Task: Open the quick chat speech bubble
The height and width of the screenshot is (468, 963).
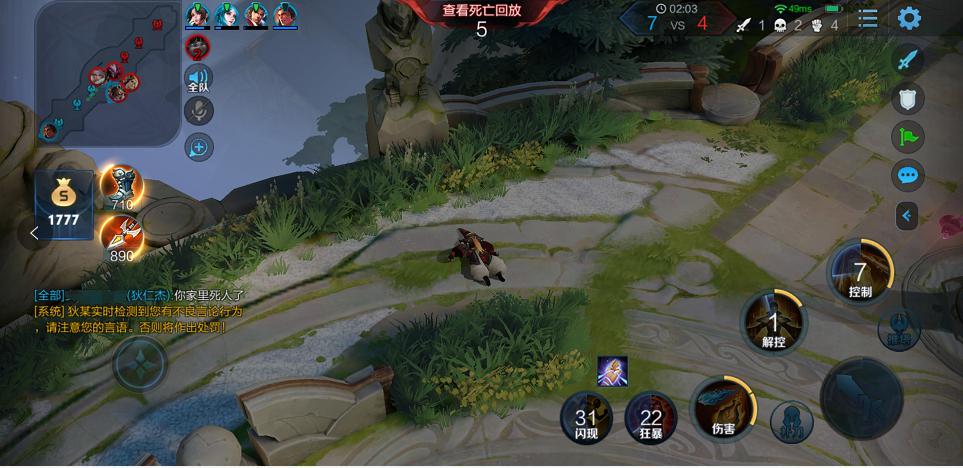Action: [x=908, y=176]
